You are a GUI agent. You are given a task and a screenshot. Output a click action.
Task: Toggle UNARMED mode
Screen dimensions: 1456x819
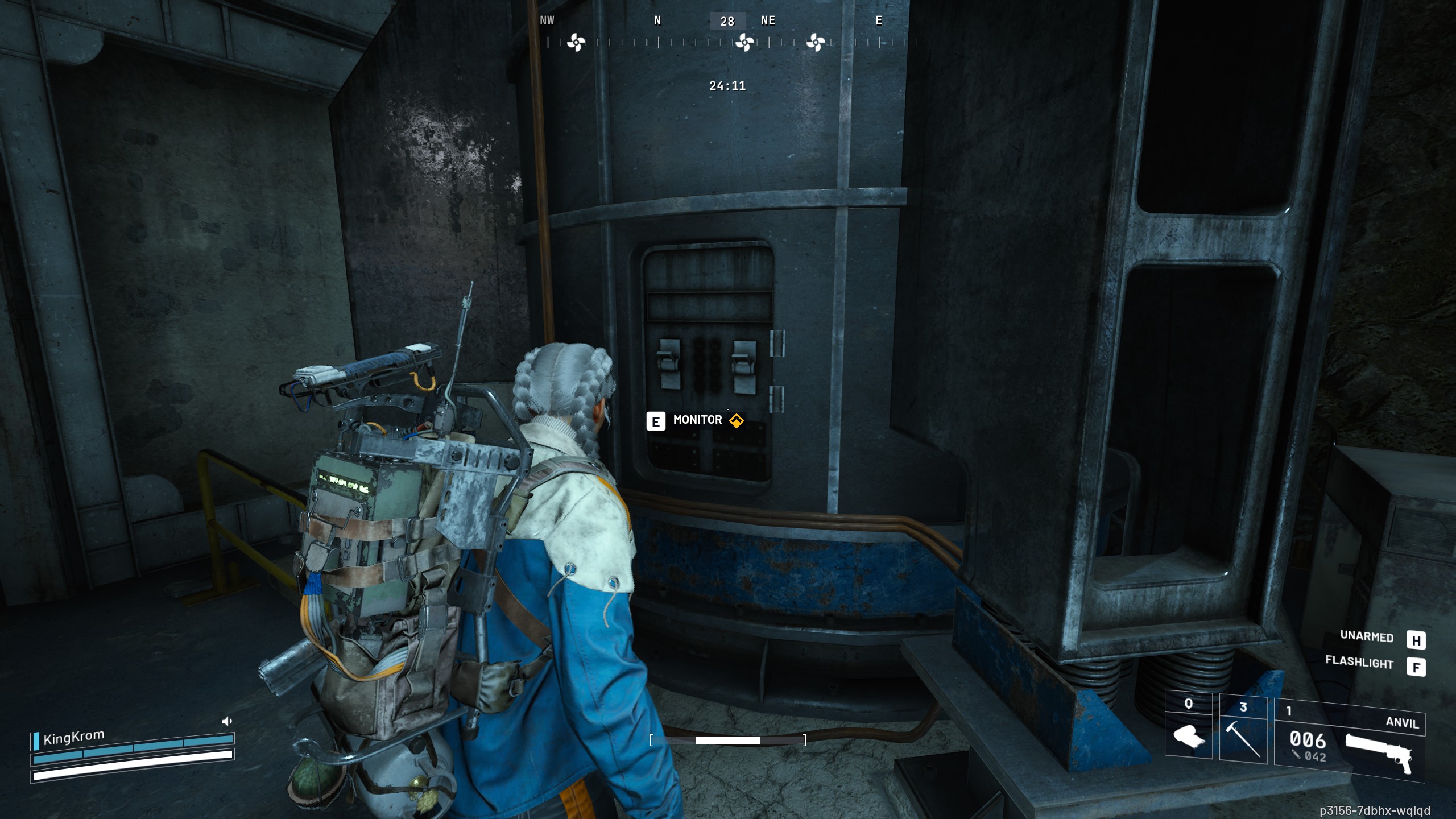tap(1367, 638)
